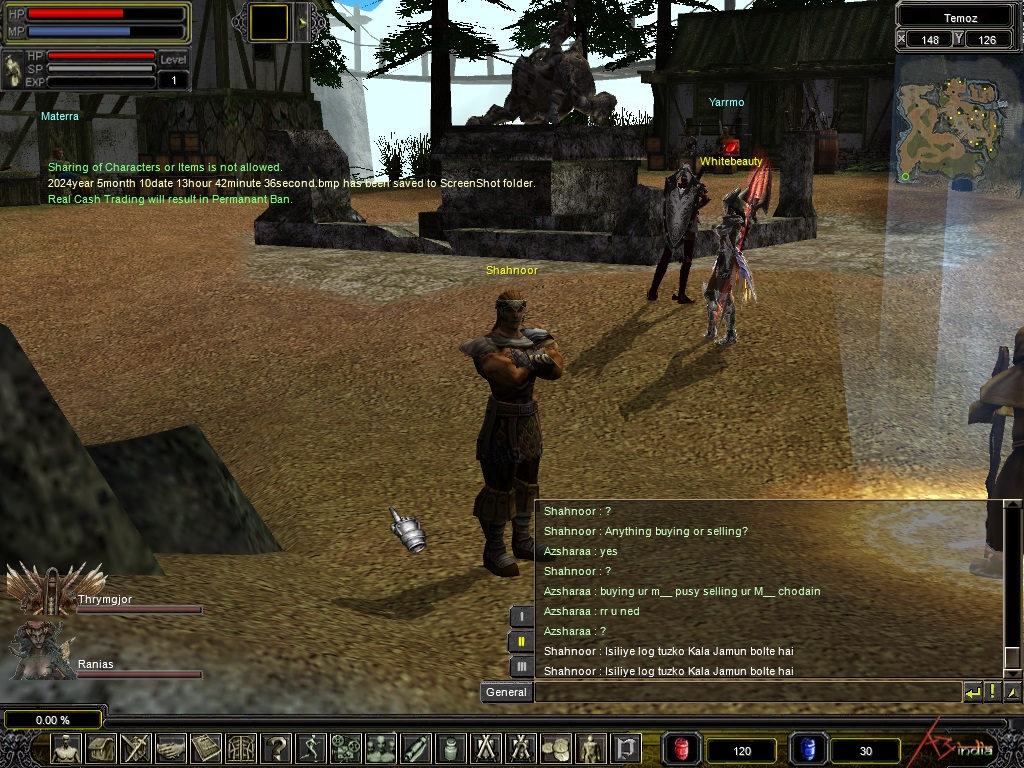
Task: Click the chat message input field
Action: click(x=747, y=692)
